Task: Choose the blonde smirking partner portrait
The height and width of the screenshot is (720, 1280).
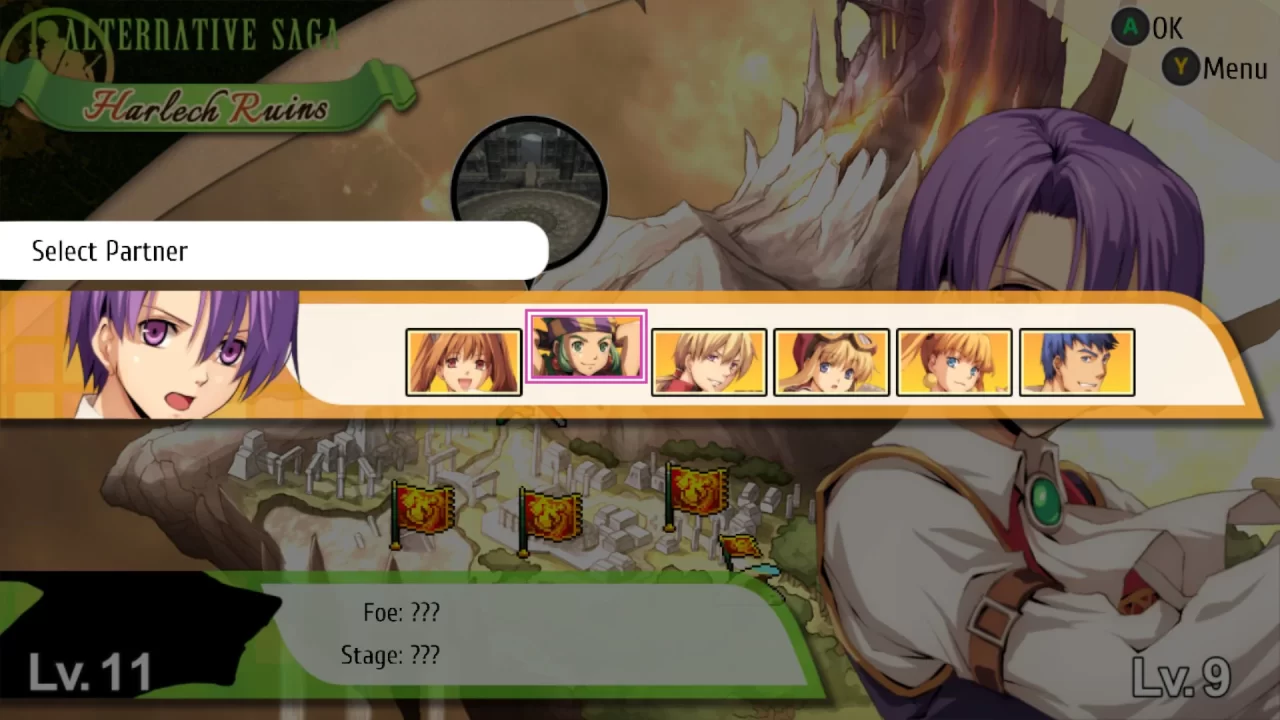Action: pos(709,361)
